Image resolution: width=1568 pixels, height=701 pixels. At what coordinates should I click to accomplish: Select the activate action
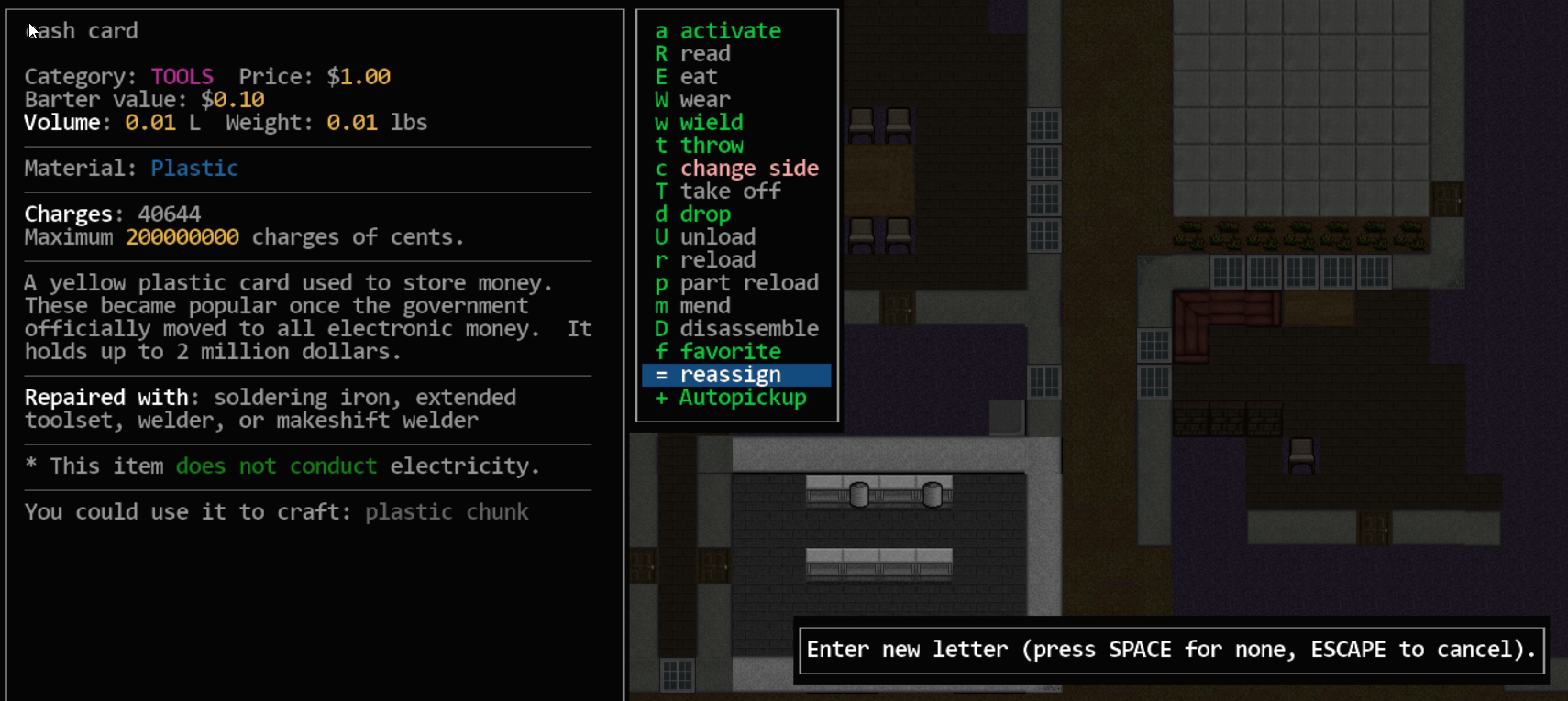coord(729,31)
